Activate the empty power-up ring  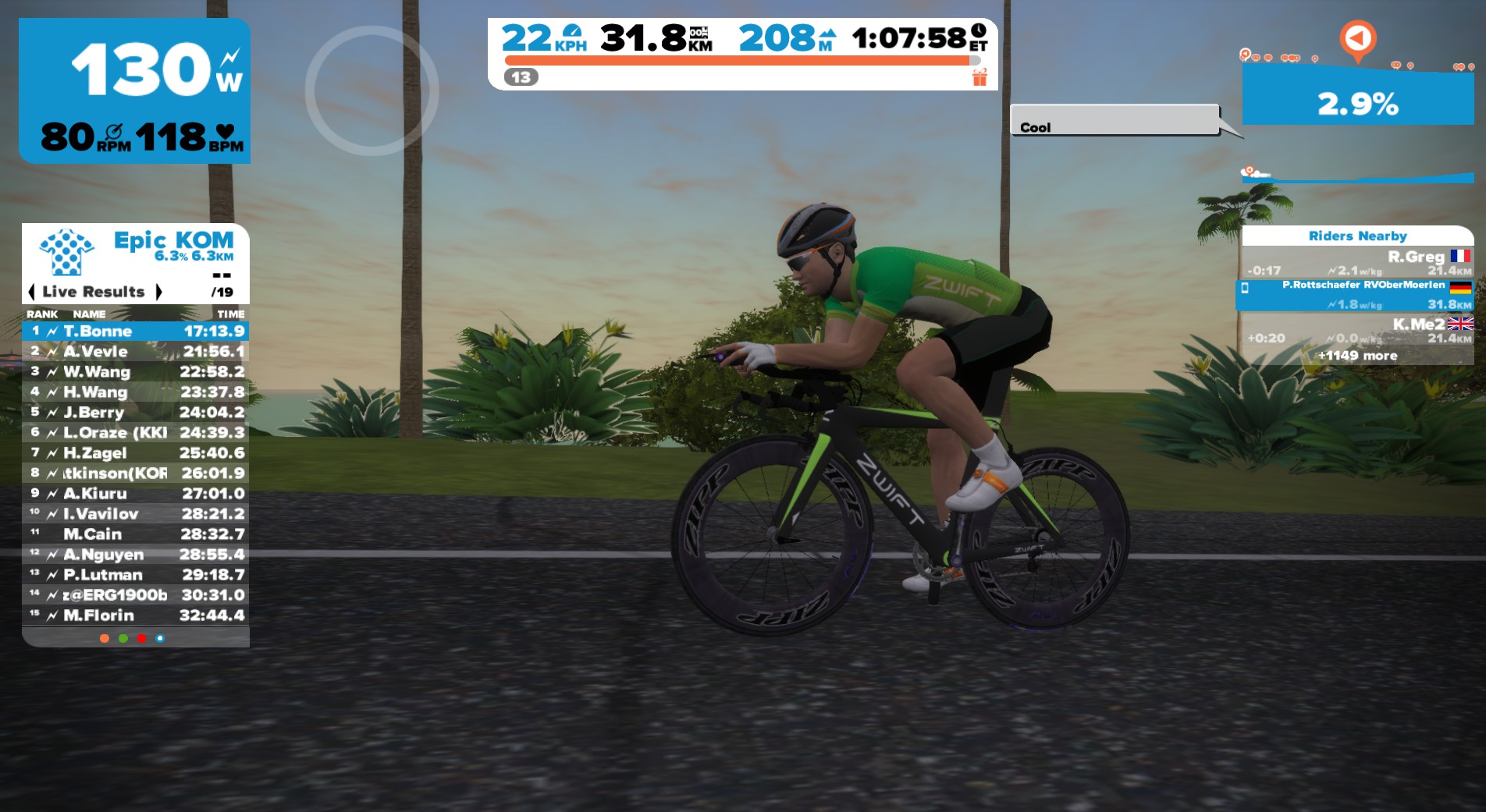pyautogui.click(x=371, y=90)
